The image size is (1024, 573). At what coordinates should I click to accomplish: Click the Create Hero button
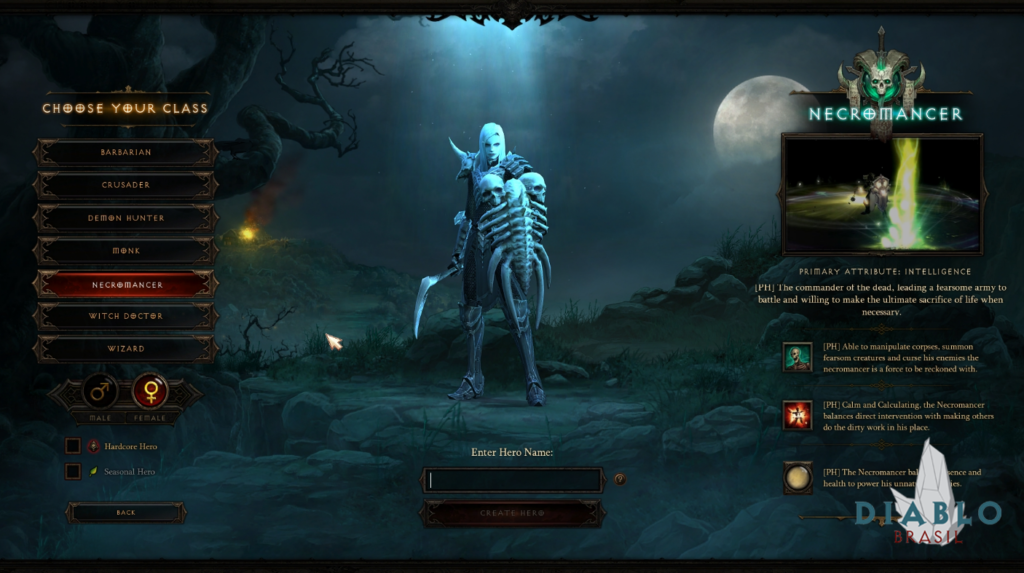point(512,513)
